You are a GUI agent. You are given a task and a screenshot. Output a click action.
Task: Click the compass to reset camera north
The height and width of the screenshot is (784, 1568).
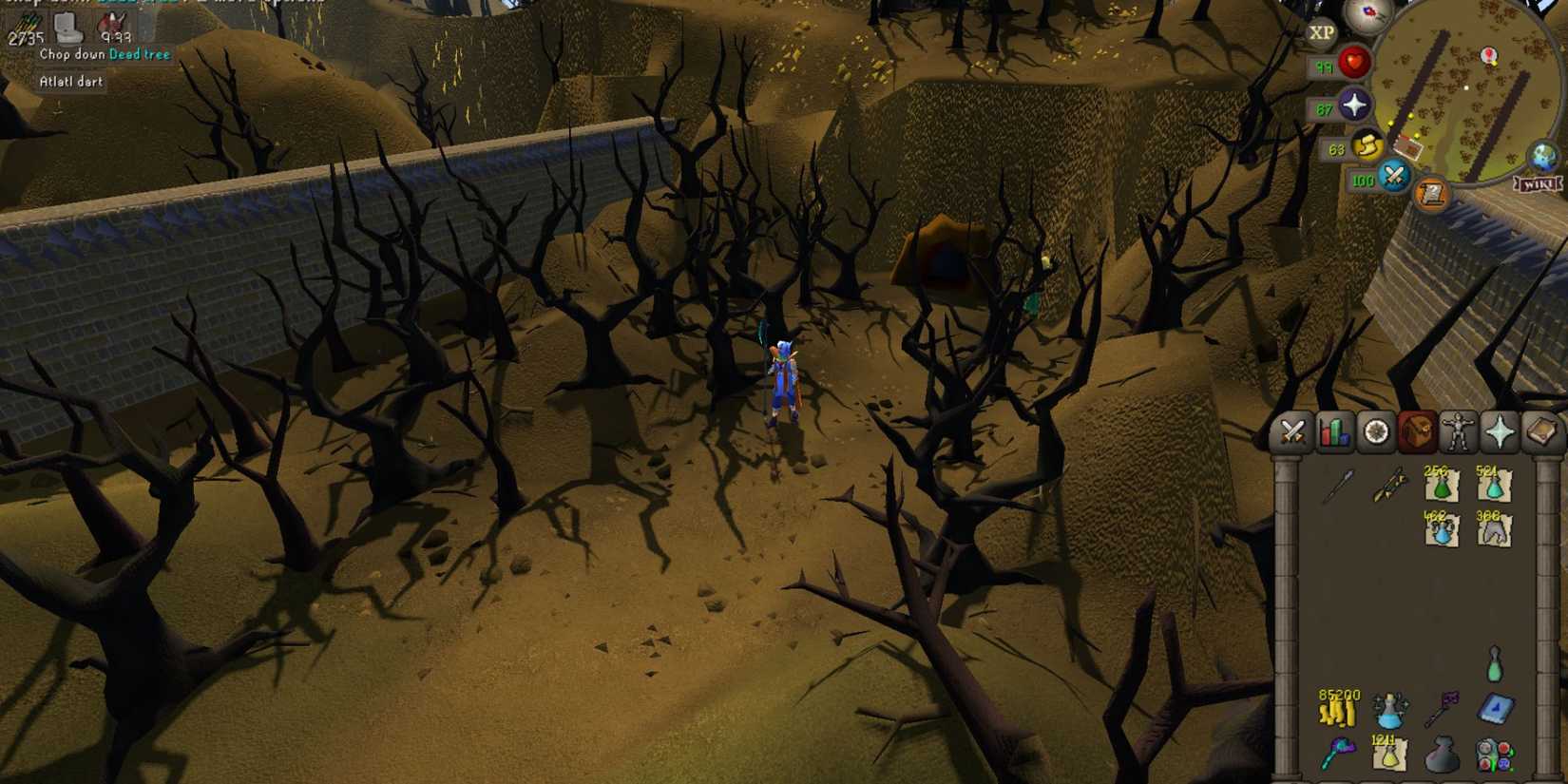click(1365, 16)
